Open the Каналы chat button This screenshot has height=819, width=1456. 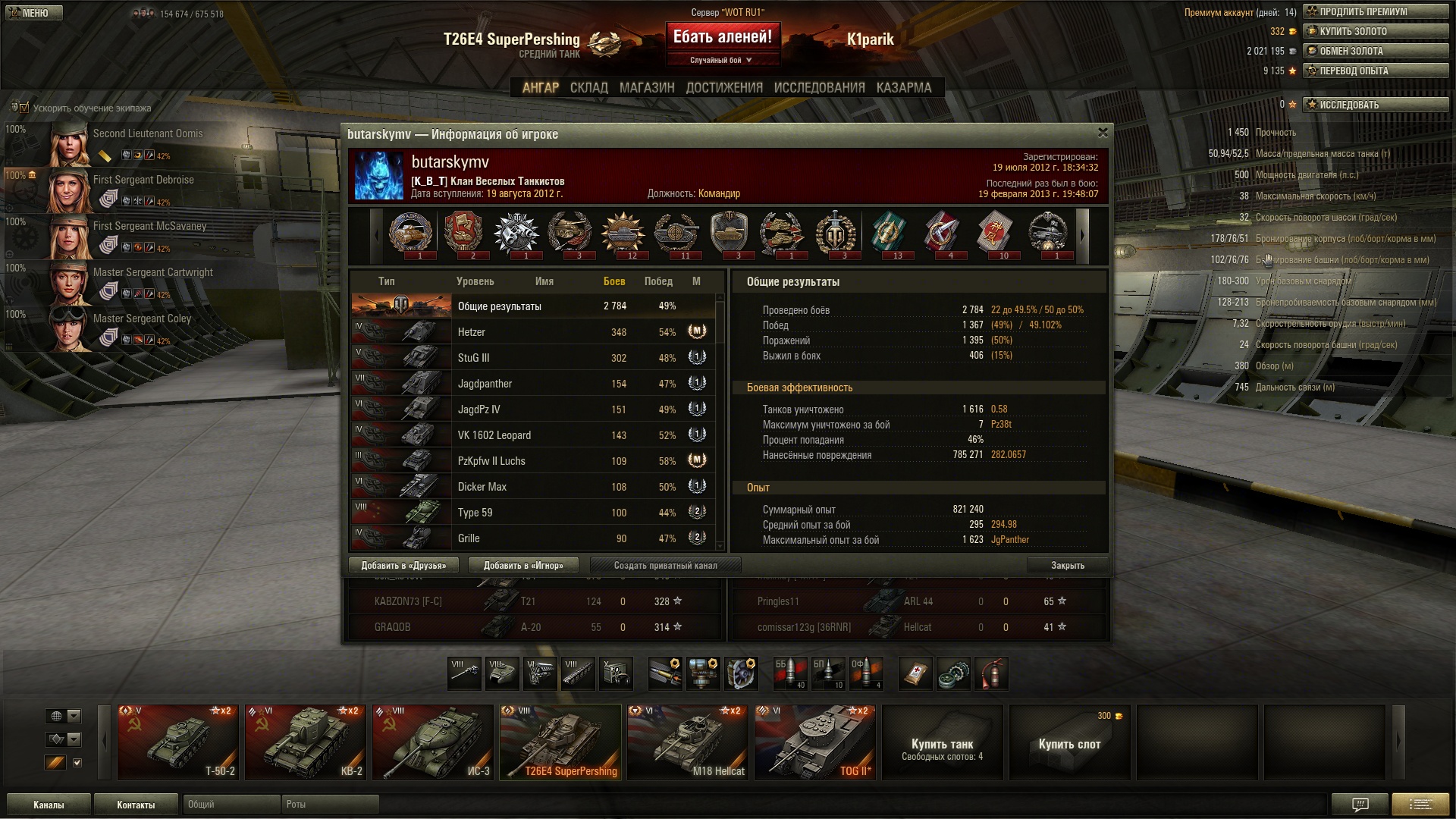[x=49, y=805]
